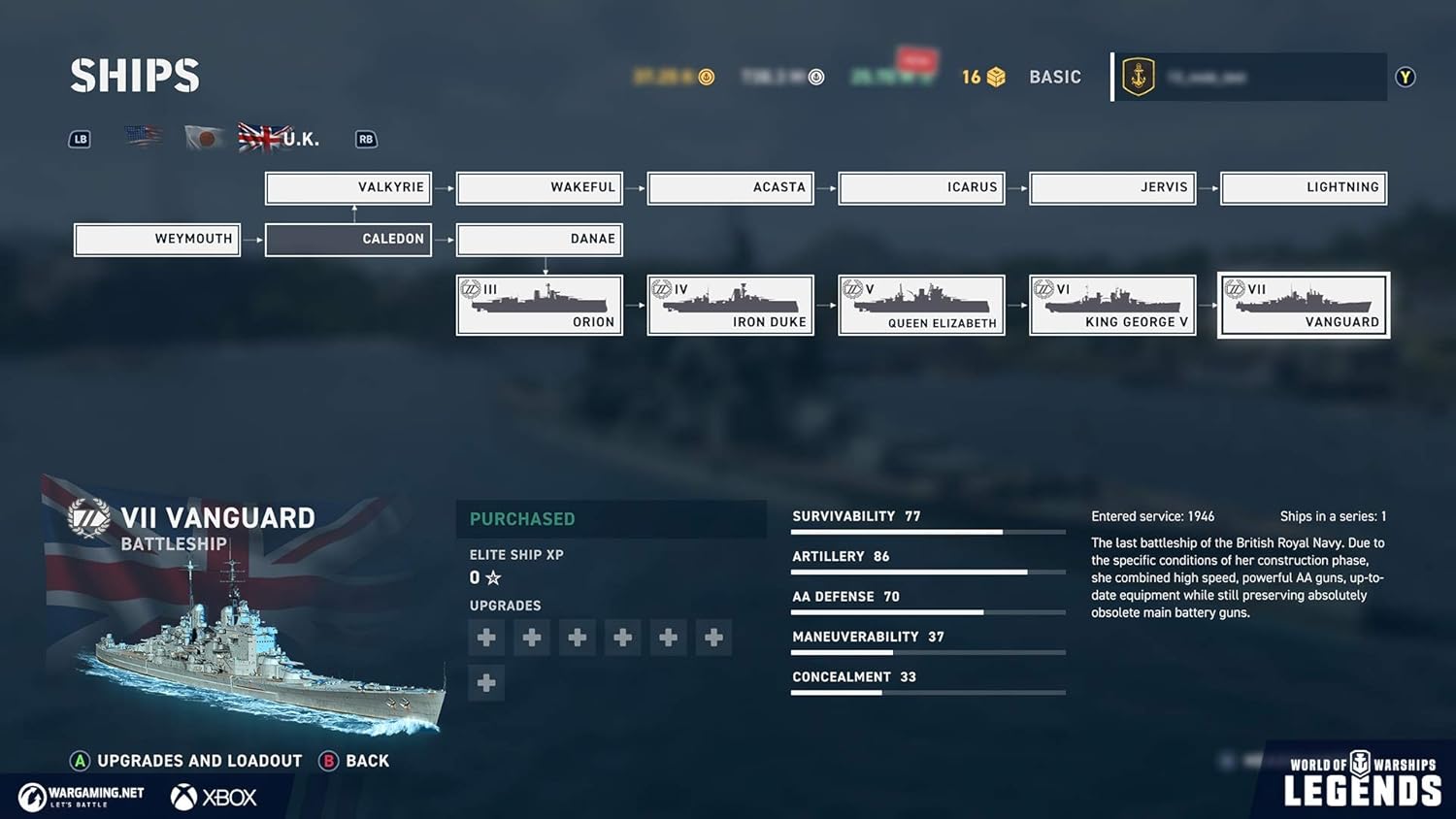Select the Danae cruiser node
This screenshot has width=1456, height=819.
click(539, 239)
